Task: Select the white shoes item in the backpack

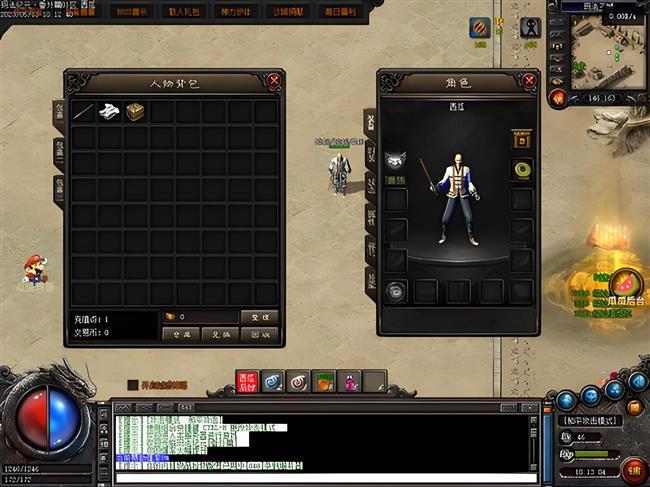Action: click(109, 112)
